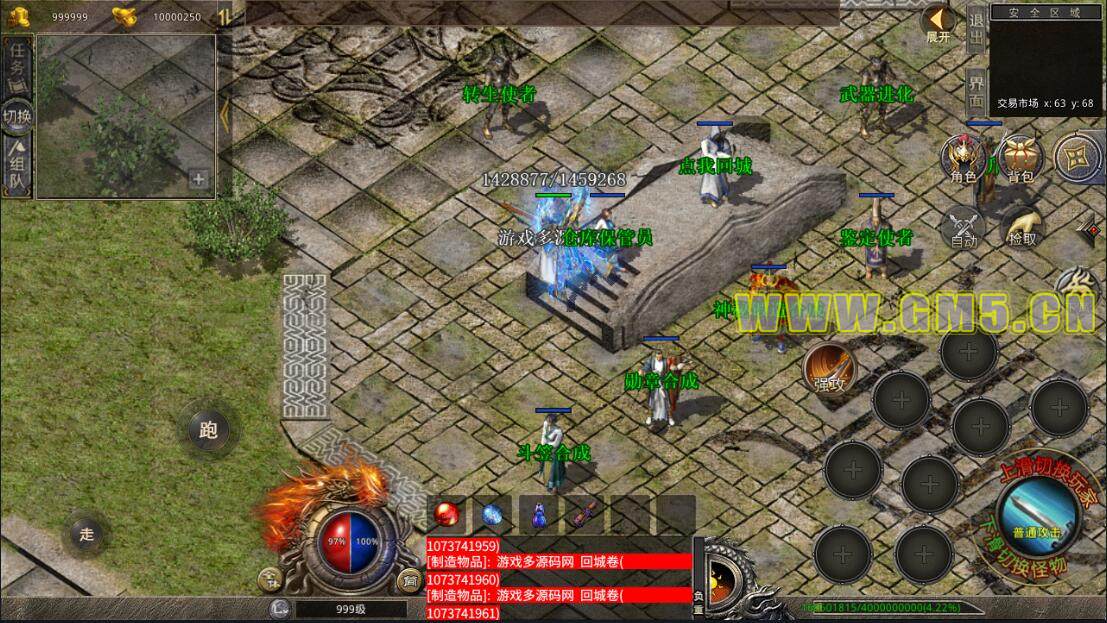Expand the top menu with 展开 arrow

point(938,24)
